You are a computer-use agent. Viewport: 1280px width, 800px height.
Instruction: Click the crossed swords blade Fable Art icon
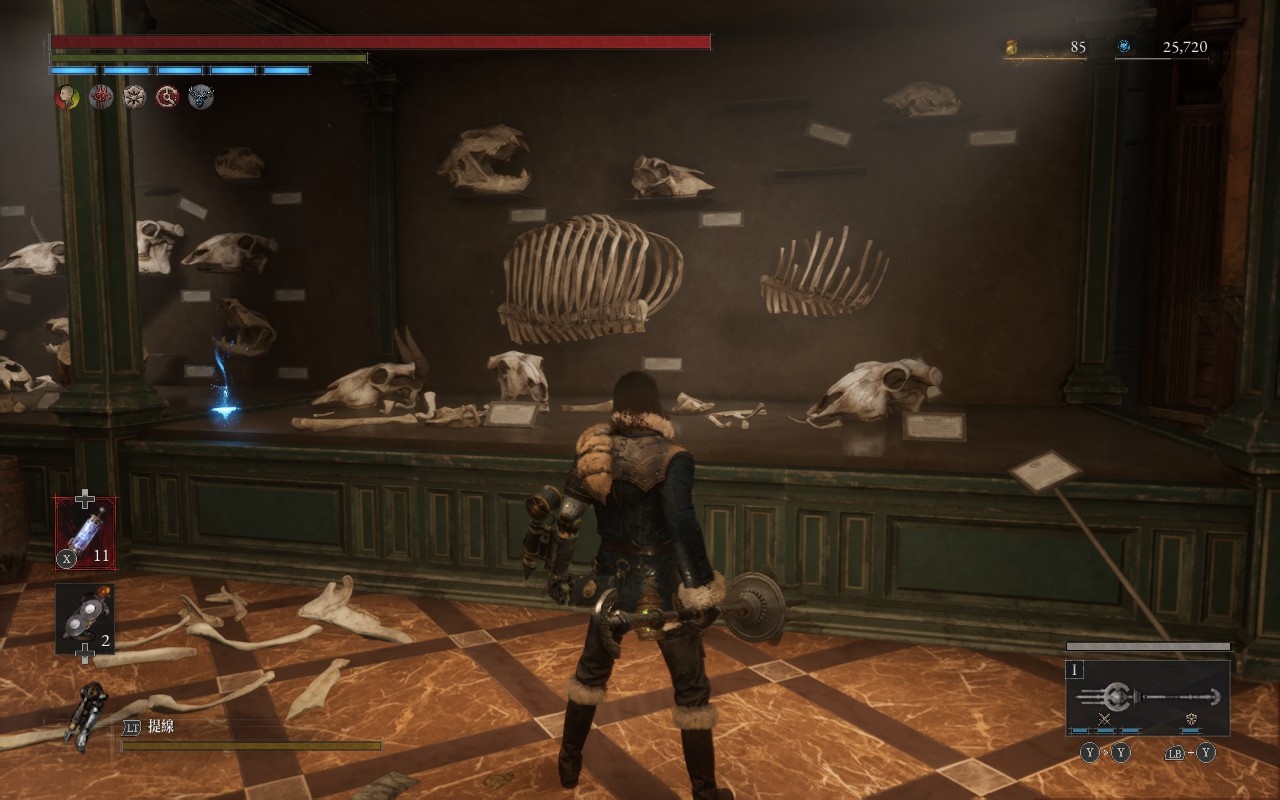tap(1105, 719)
